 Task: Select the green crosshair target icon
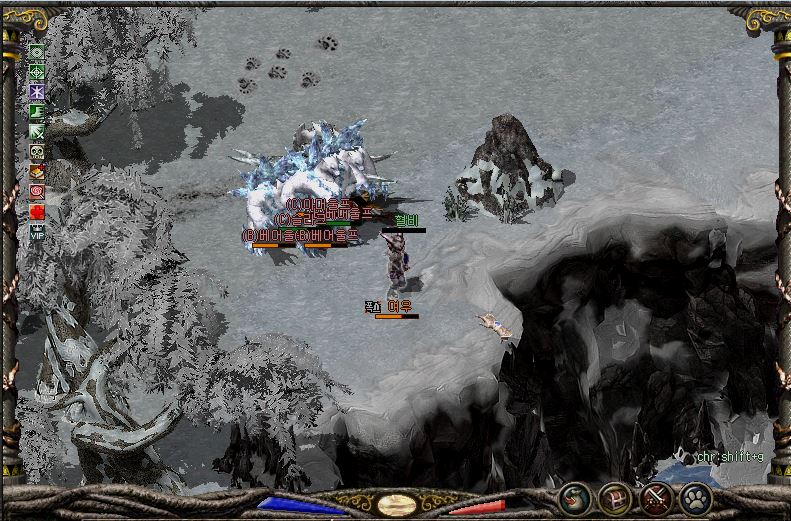tap(37, 71)
